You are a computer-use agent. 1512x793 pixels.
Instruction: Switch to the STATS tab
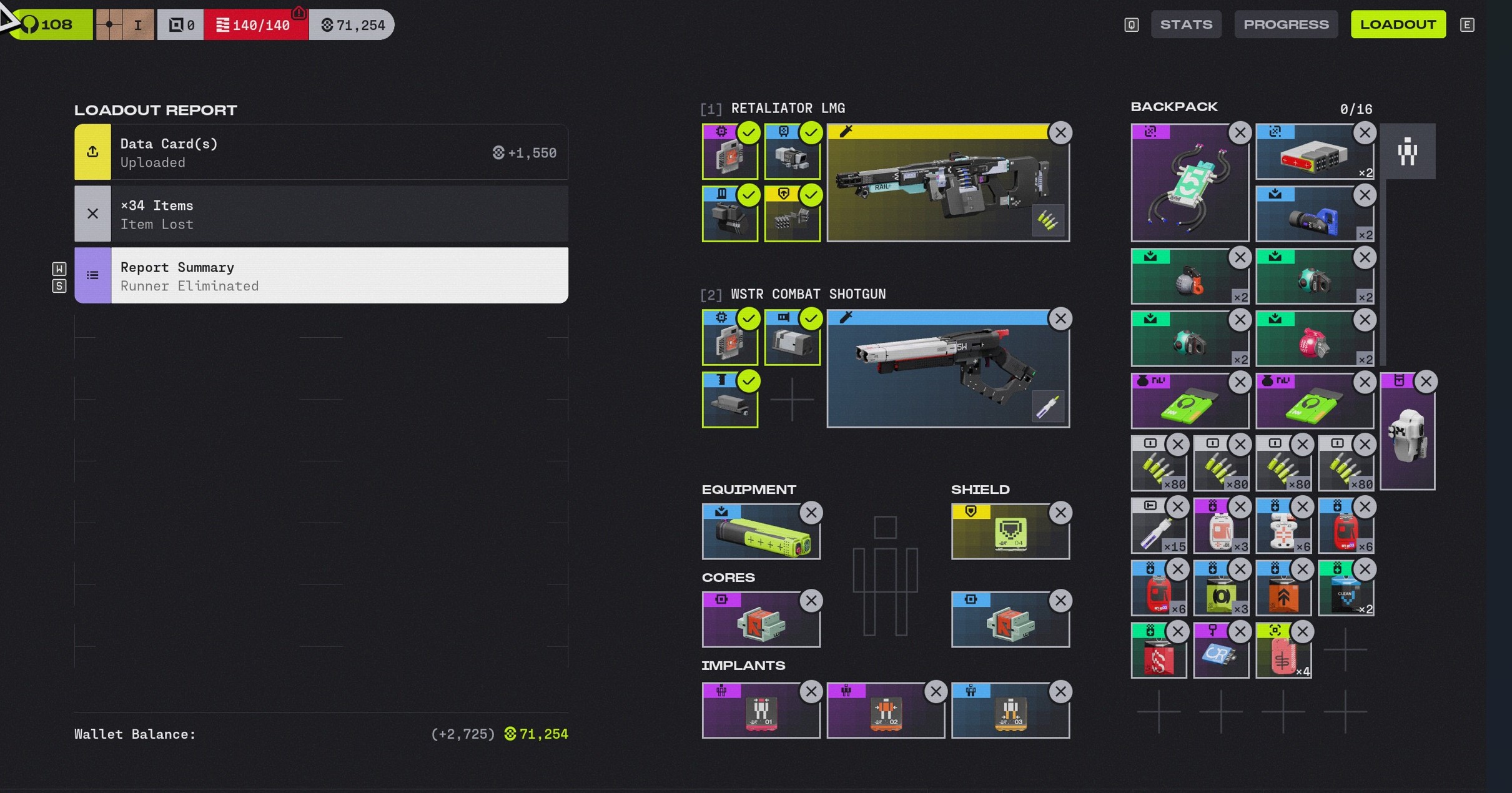click(x=1185, y=24)
